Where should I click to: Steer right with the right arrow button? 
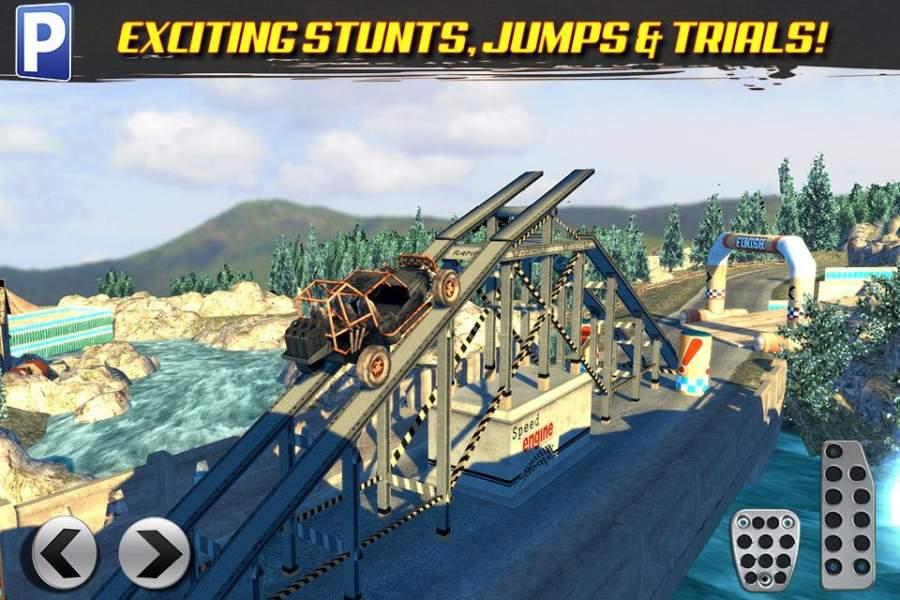[x=154, y=551]
